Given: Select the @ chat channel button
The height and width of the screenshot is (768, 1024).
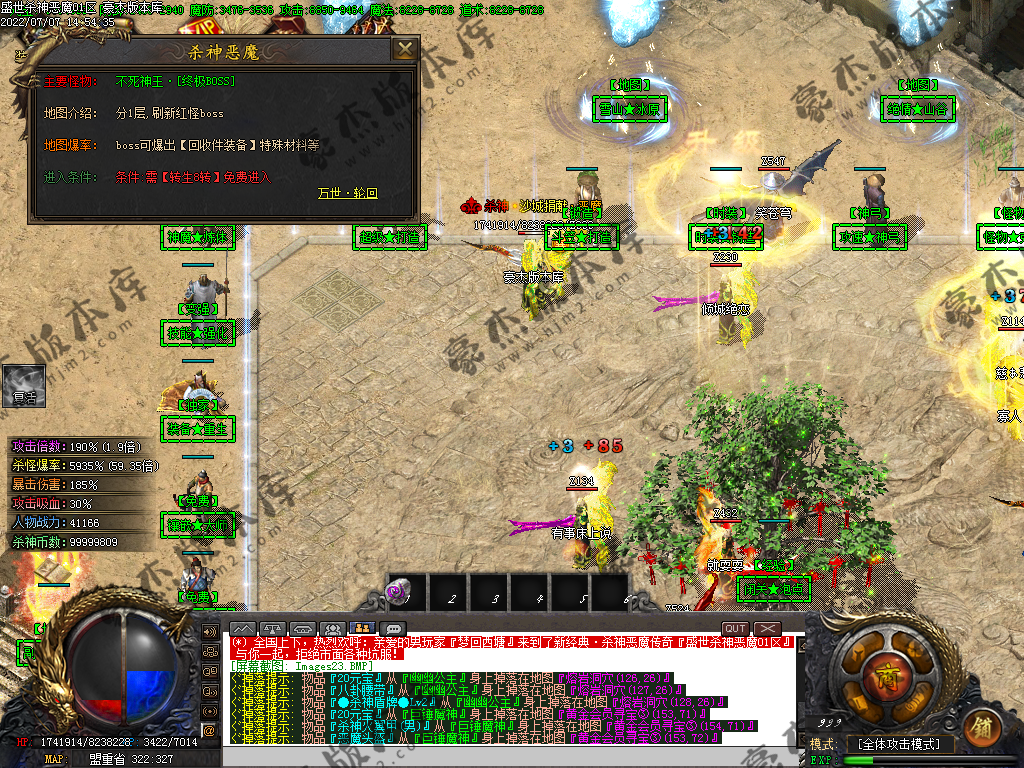Looking at the screenshot, I should tap(210, 730).
